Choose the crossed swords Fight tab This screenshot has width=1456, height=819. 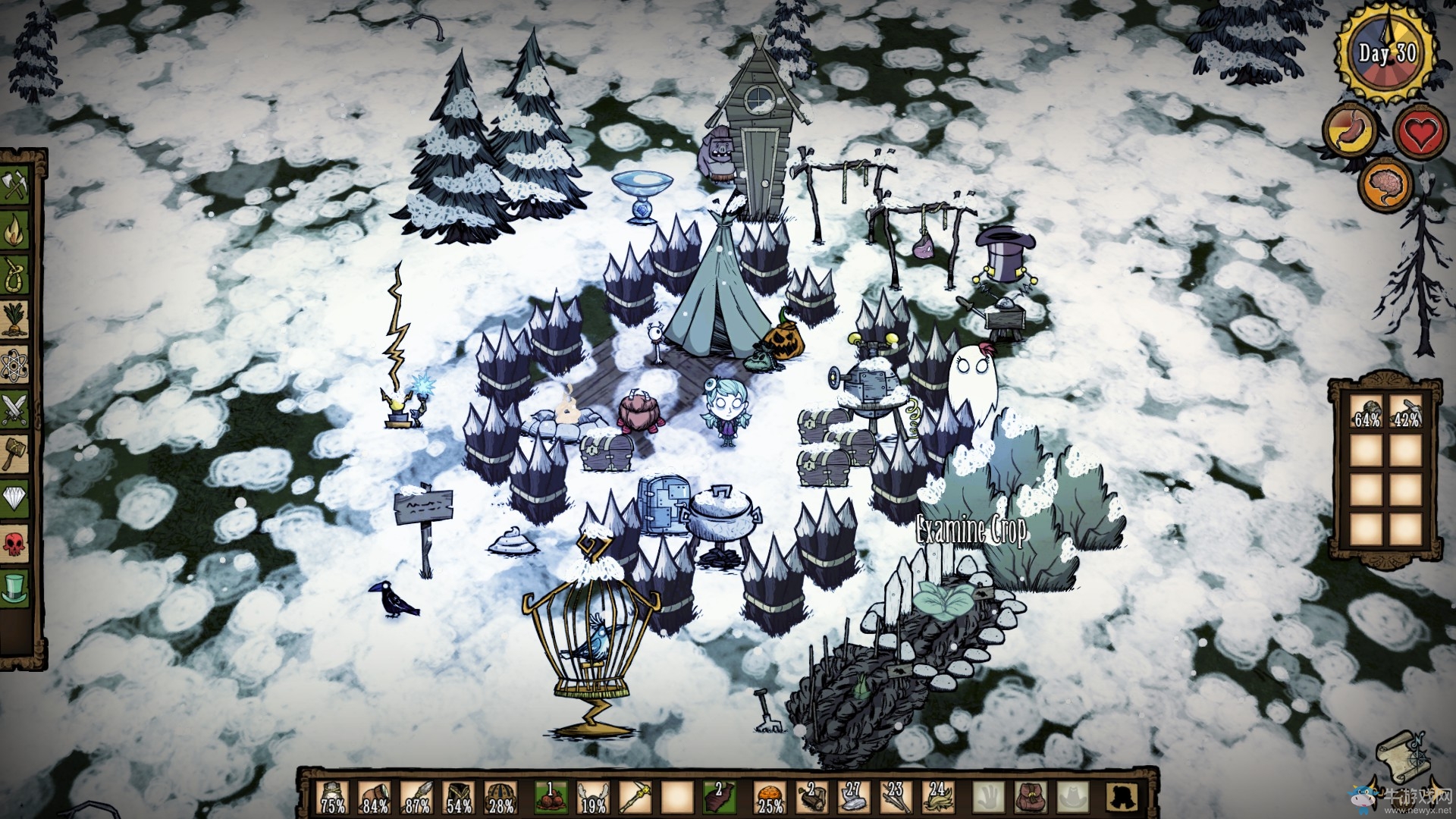coord(16,409)
